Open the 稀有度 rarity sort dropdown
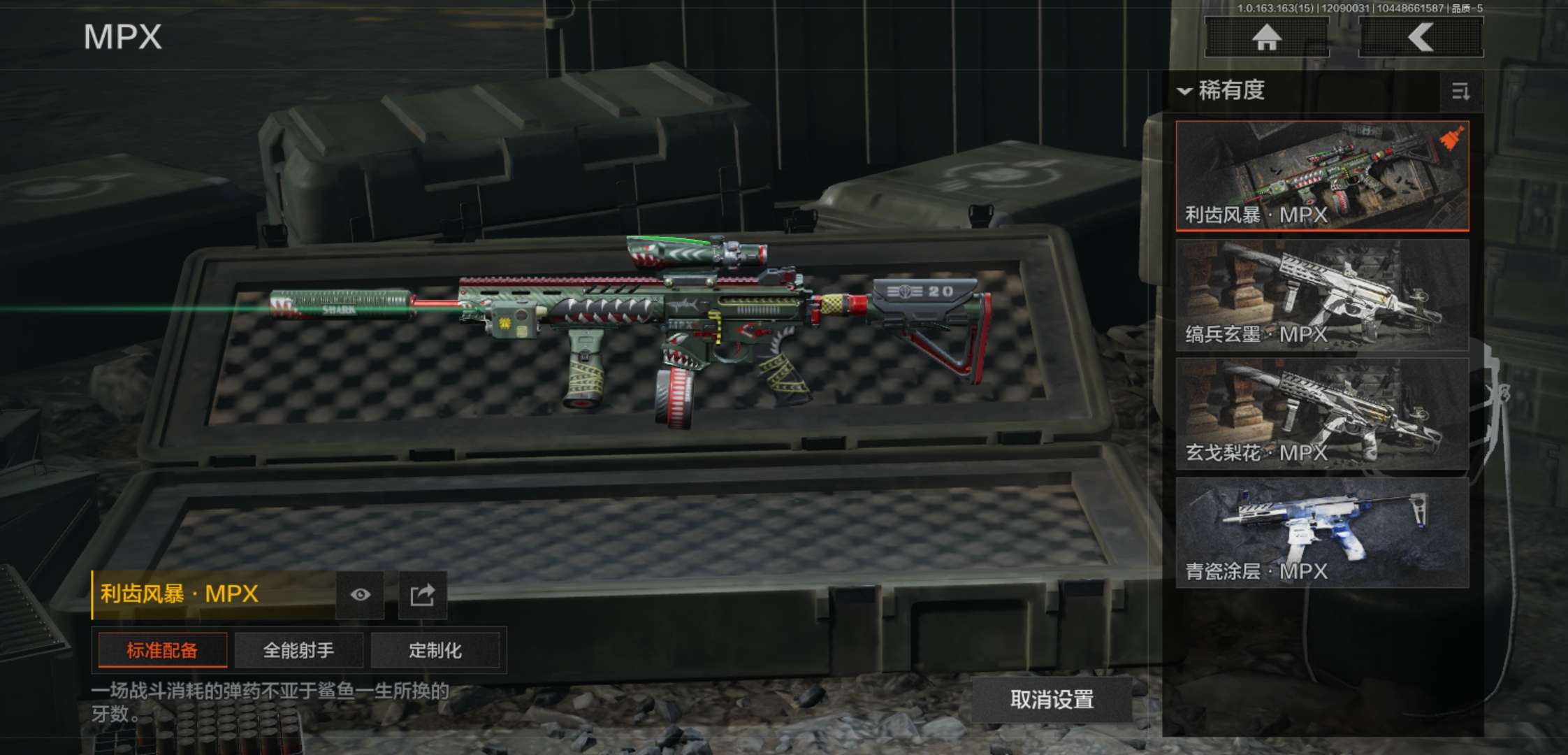 tap(1223, 91)
